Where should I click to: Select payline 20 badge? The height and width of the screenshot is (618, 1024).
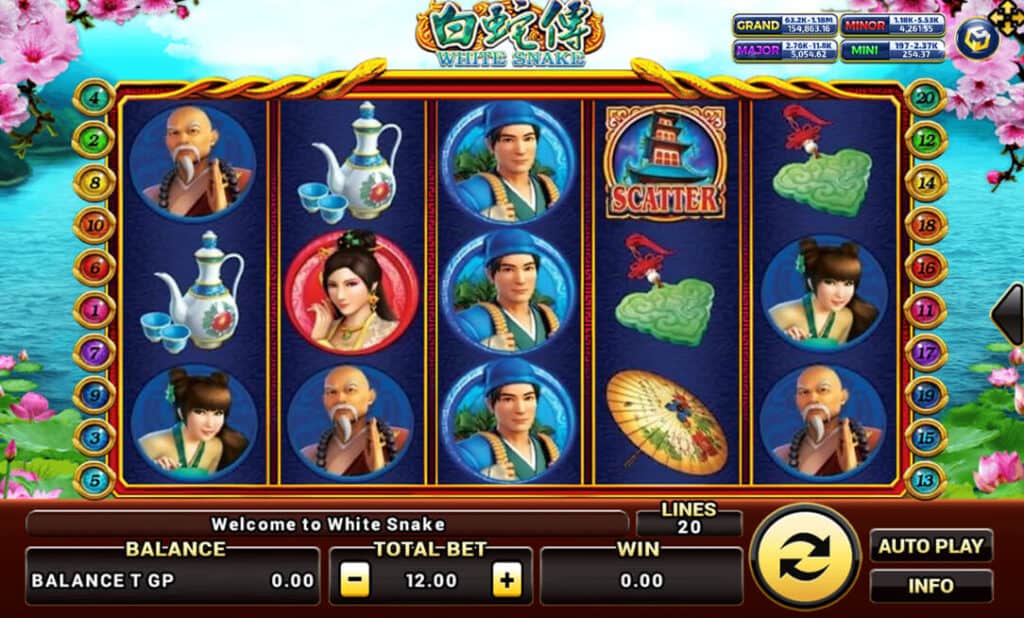click(x=926, y=97)
